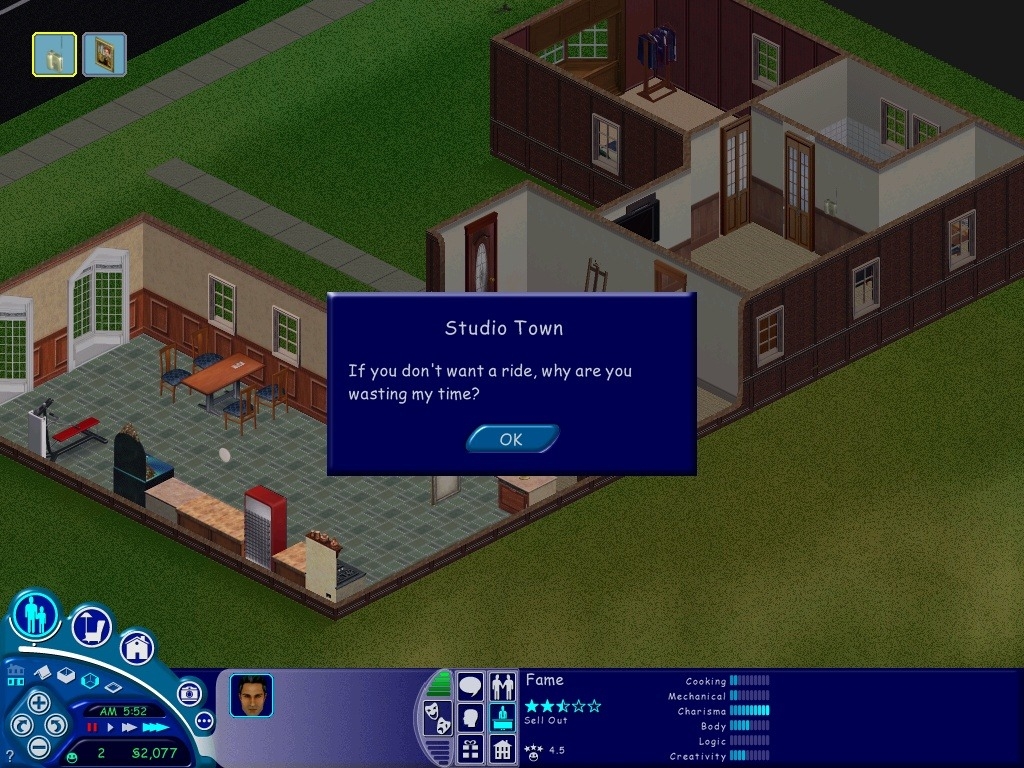Open Build mode with the house icon
Viewport: 1024px width, 768px height.
(x=137, y=647)
